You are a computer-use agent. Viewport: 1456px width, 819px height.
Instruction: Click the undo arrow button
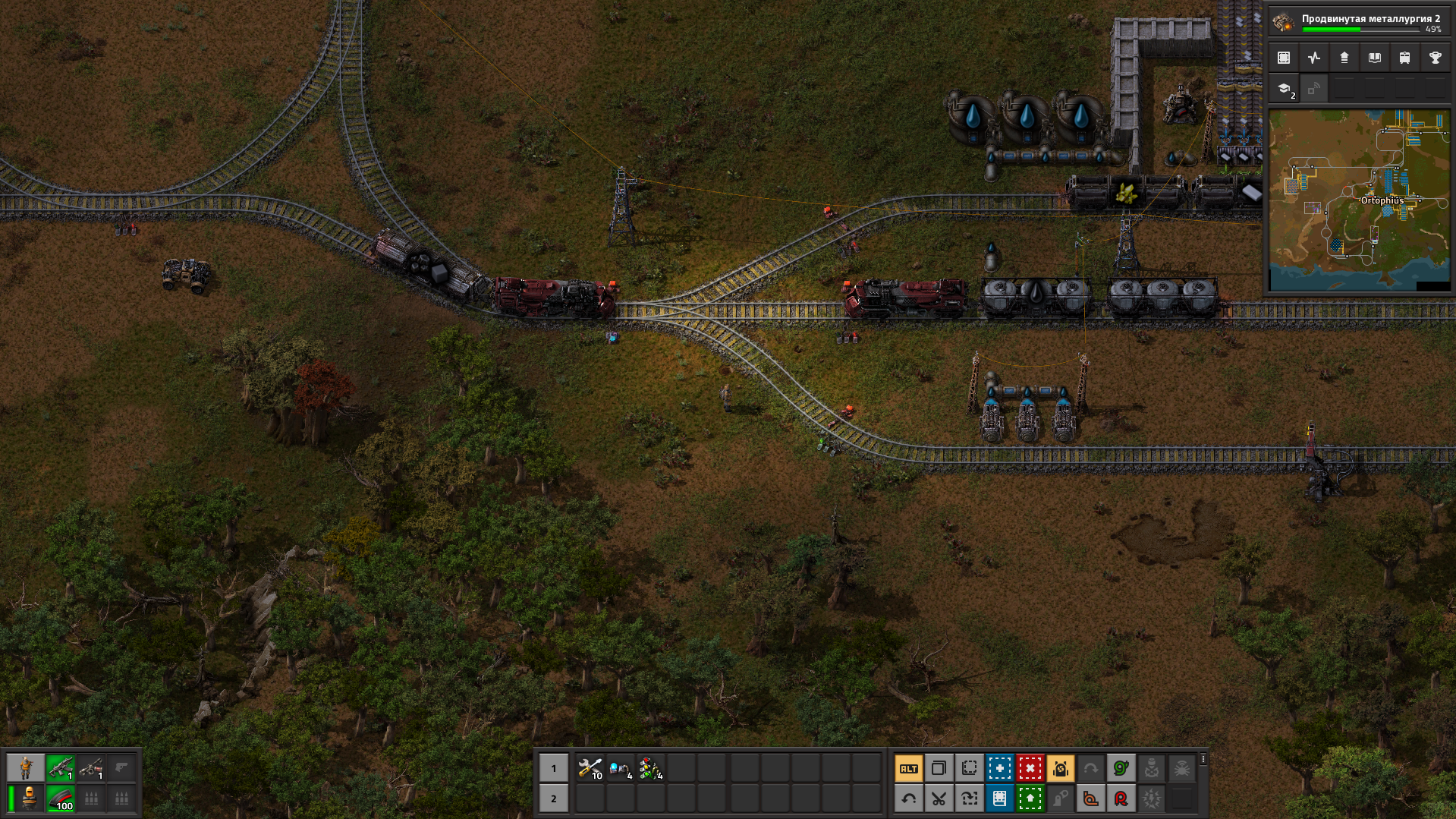[x=908, y=799]
